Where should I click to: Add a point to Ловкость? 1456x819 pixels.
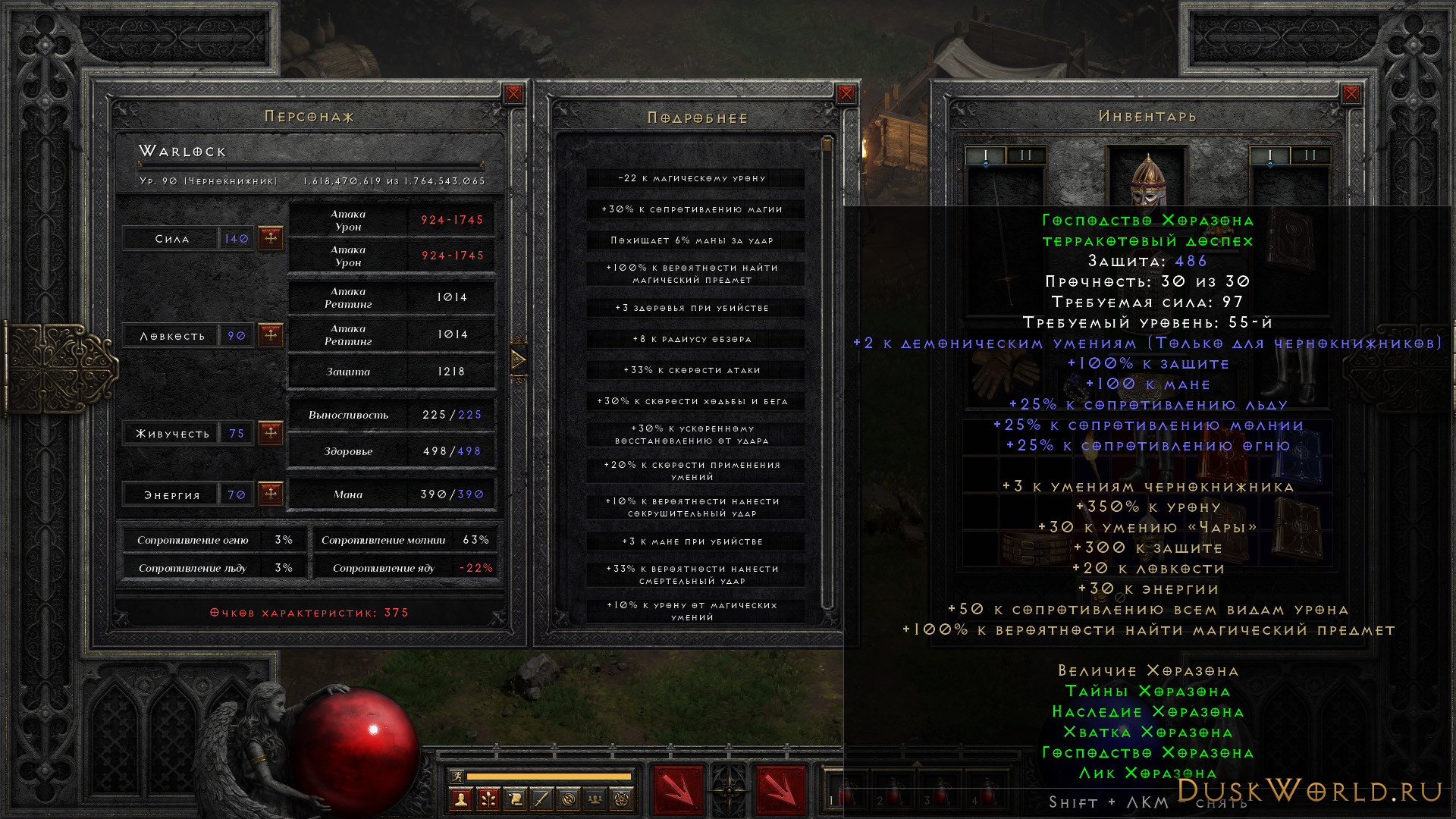coord(271,335)
